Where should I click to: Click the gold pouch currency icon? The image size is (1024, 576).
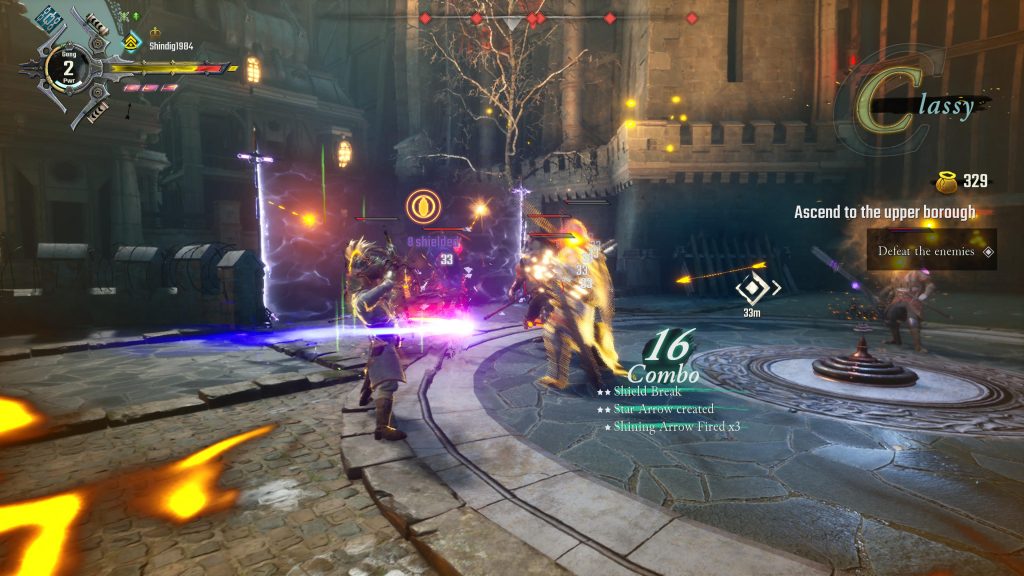(944, 181)
